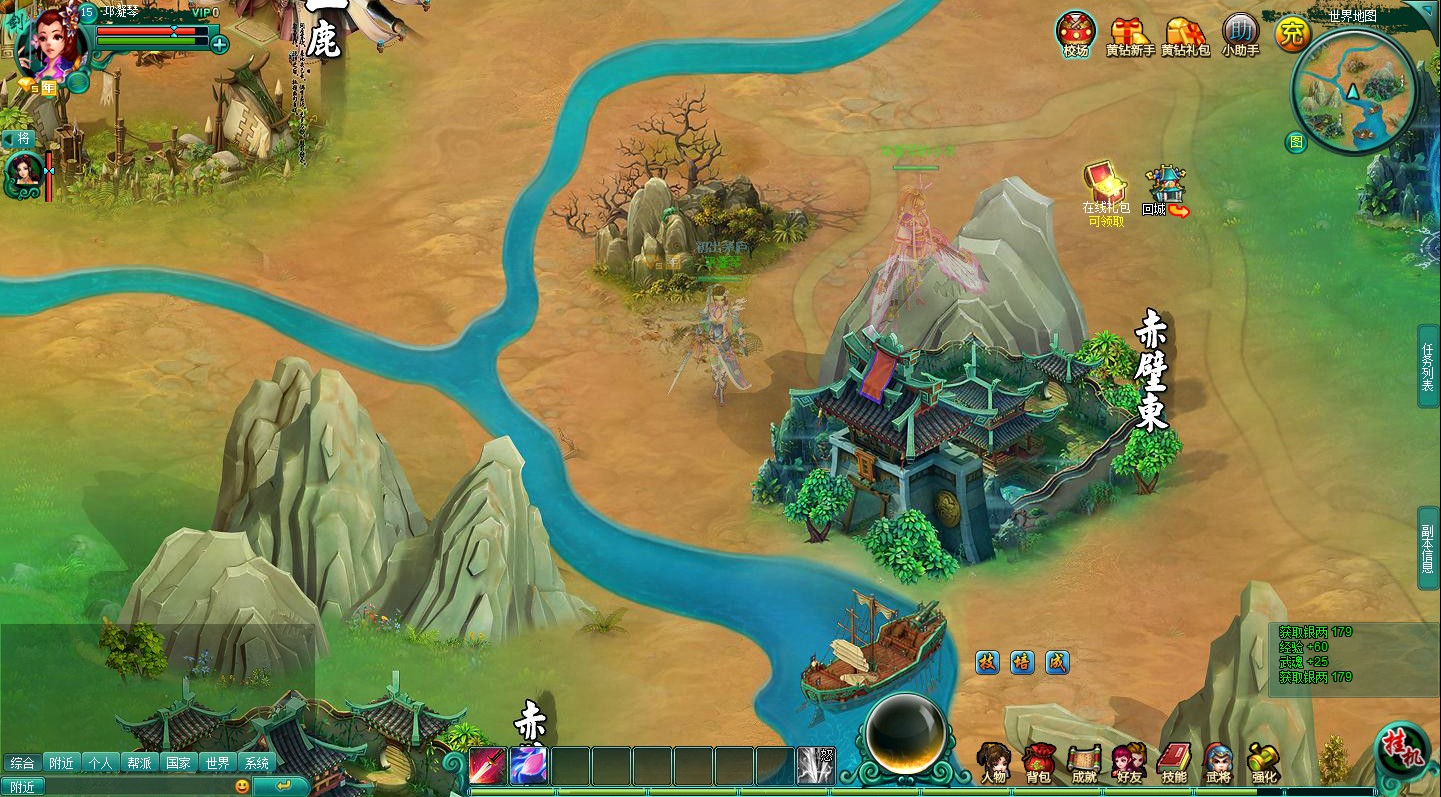
Task: Open the 技能 skills book
Action: point(1174,762)
